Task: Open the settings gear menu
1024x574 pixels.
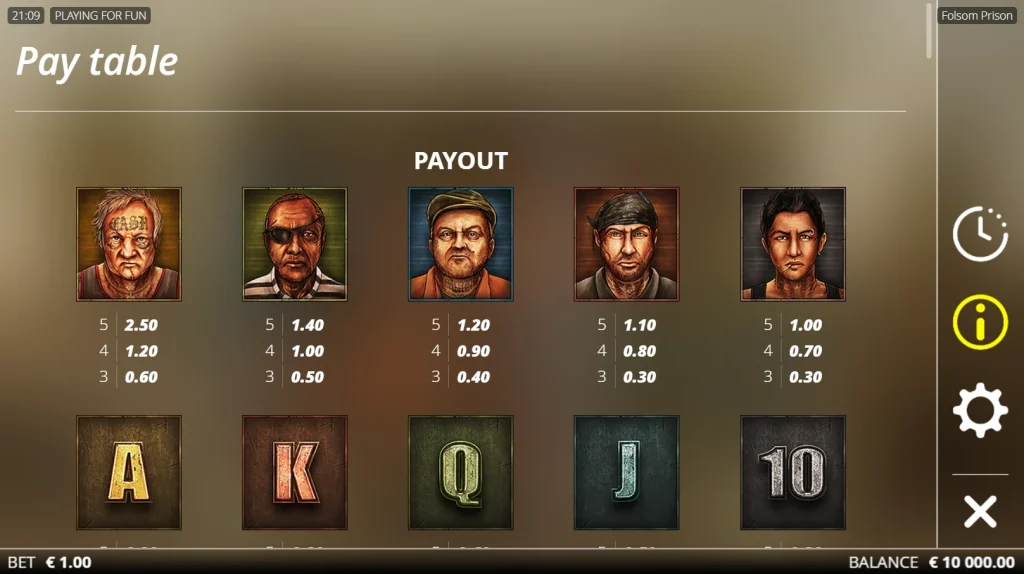Action: [x=980, y=410]
